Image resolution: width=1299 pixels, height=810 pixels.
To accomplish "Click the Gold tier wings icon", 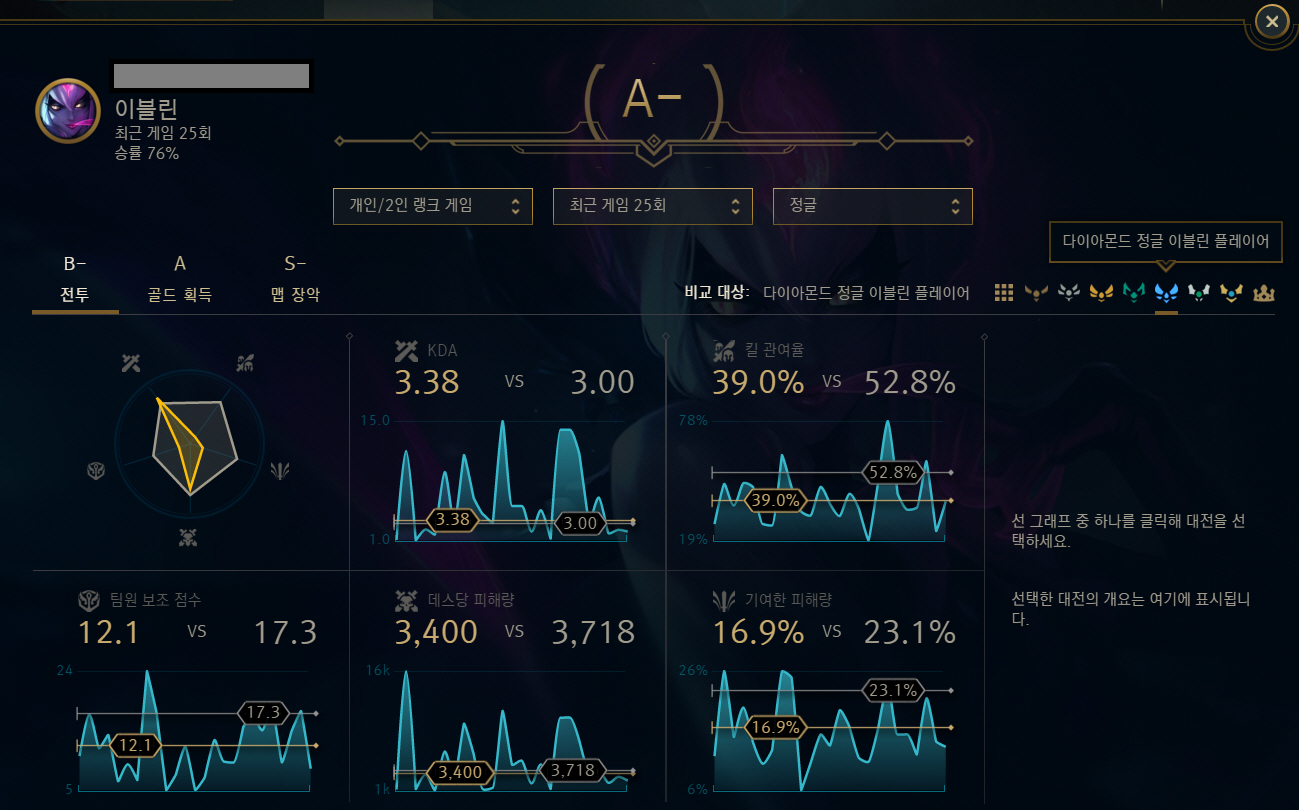I will click(x=1100, y=293).
